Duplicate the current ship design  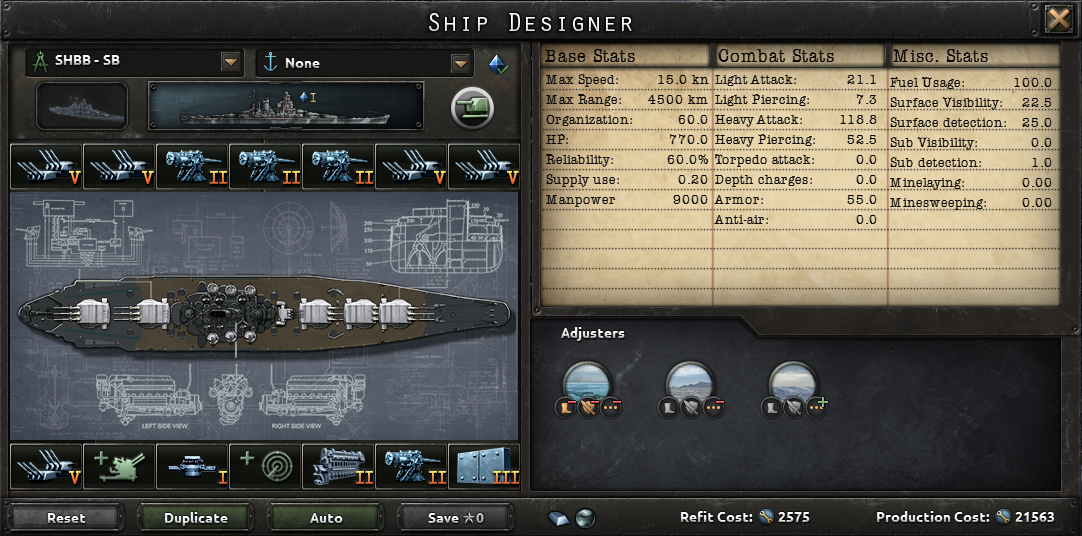point(196,518)
